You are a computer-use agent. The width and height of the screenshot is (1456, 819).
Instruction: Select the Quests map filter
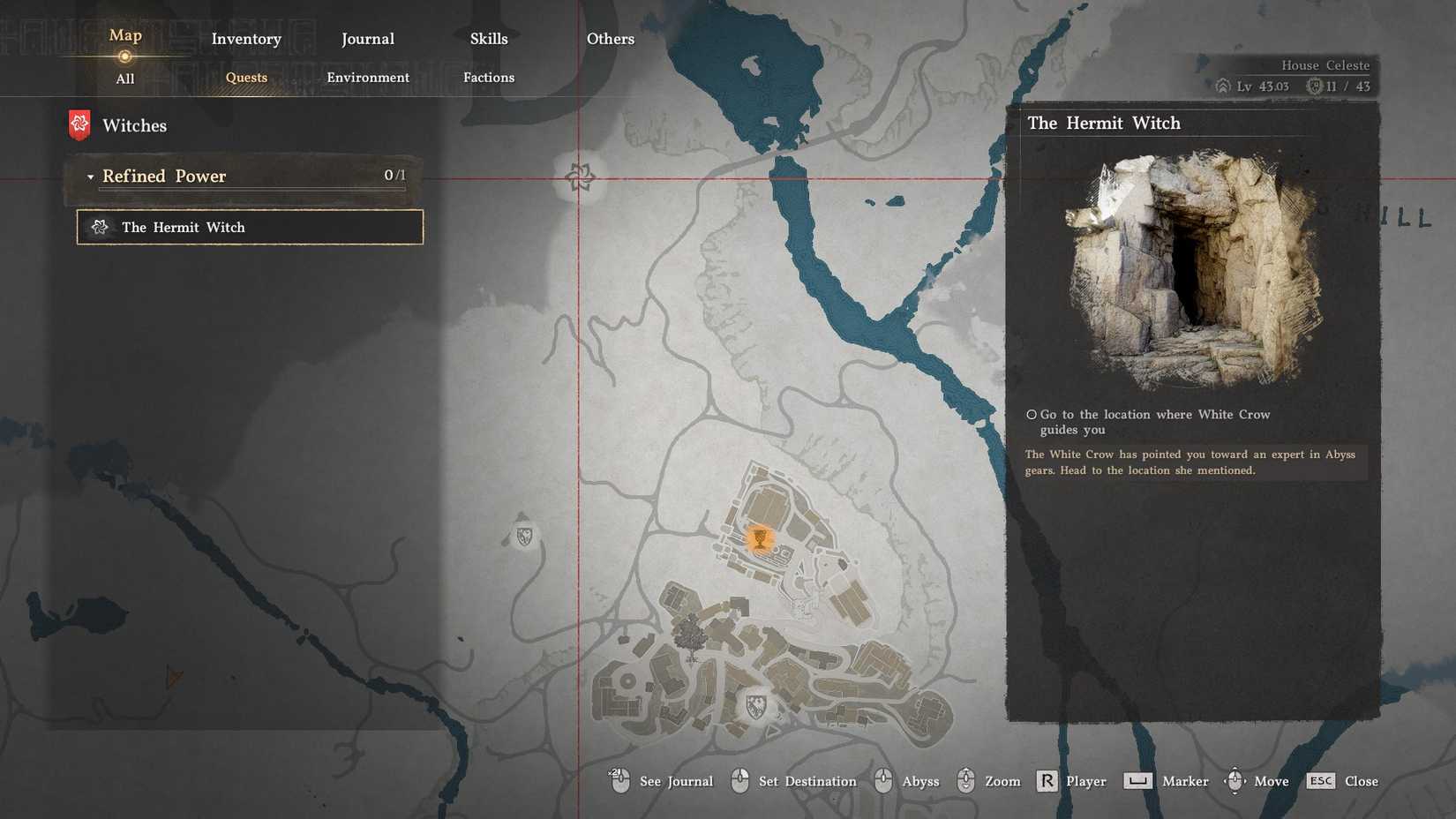pos(246,78)
